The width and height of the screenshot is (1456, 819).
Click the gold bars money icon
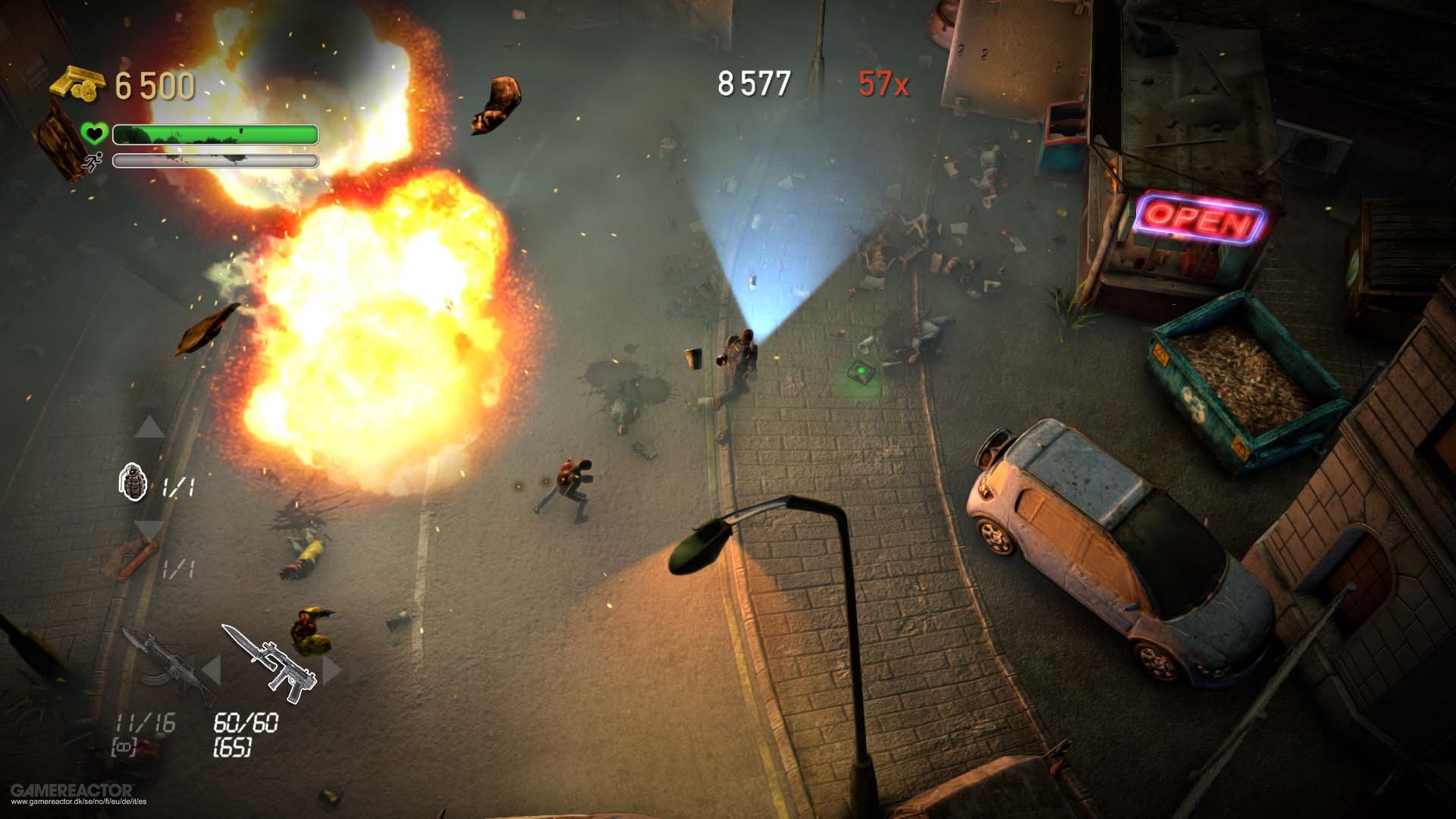pos(77,83)
